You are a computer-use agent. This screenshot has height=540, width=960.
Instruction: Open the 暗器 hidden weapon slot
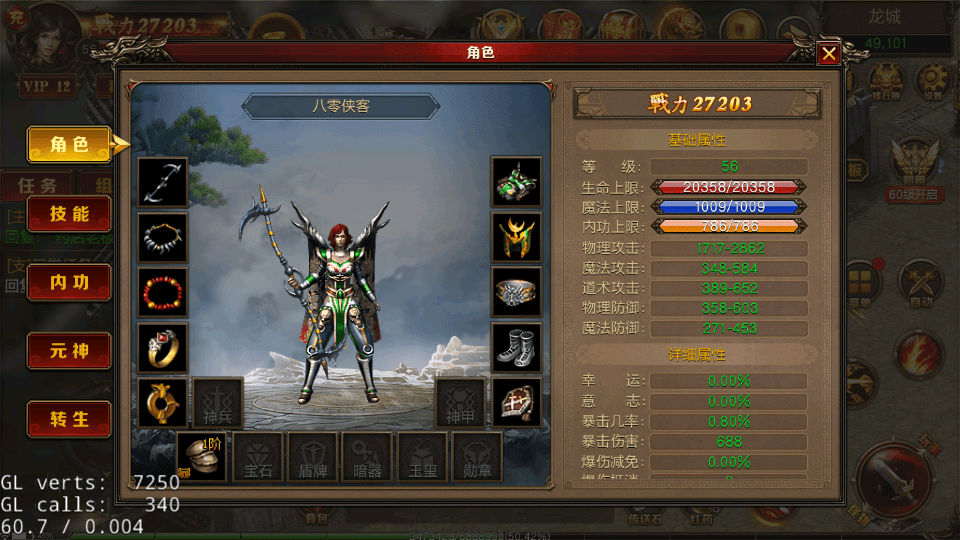[x=367, y=457]
